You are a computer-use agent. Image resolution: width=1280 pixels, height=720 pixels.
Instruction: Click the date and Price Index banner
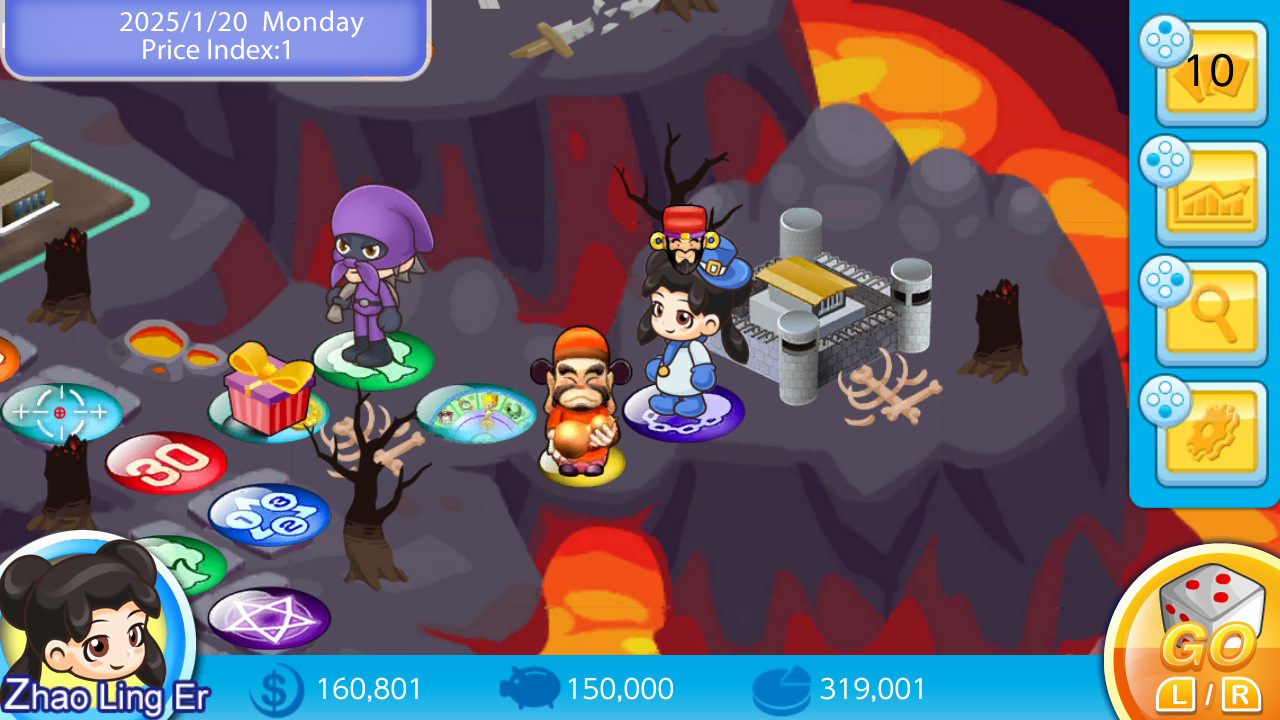215,37
